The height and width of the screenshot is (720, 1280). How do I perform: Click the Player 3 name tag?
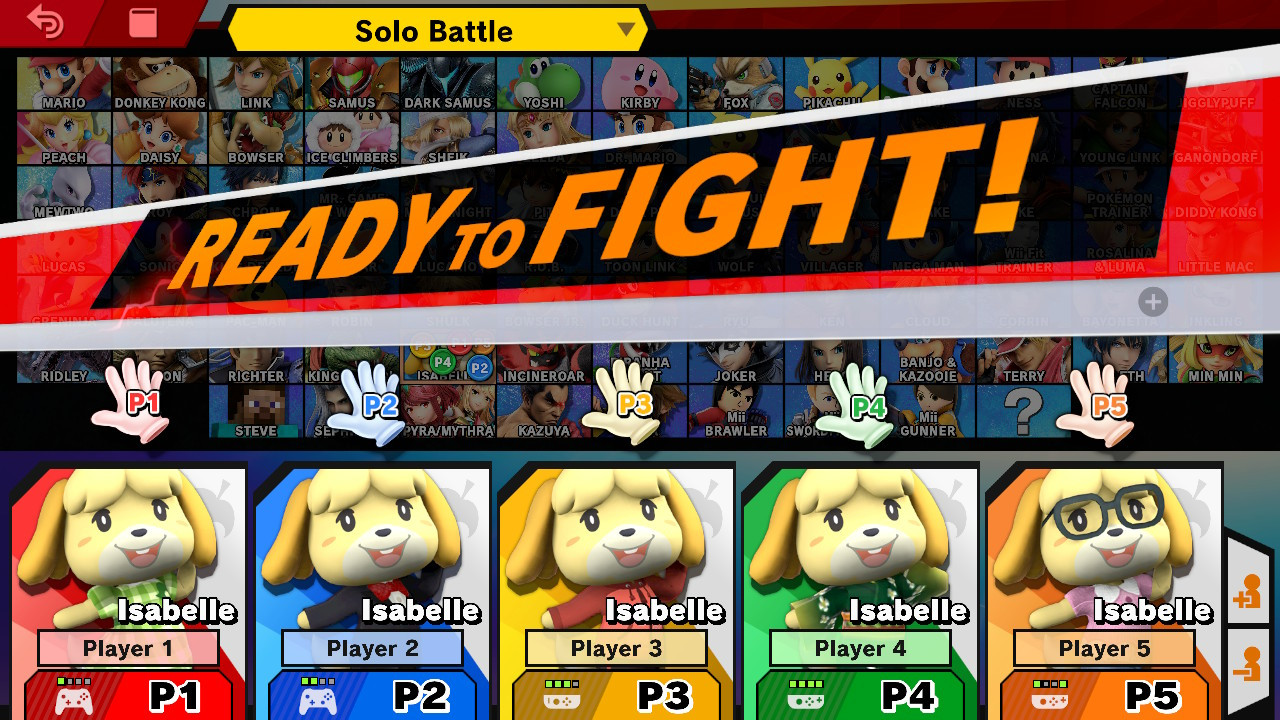tap(615, 648)
